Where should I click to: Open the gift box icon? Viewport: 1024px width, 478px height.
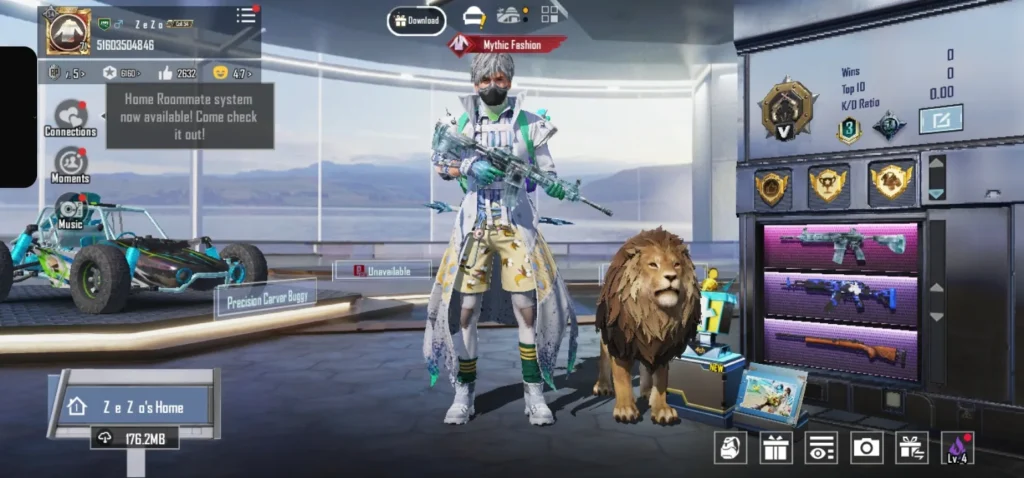pos(776,447)
